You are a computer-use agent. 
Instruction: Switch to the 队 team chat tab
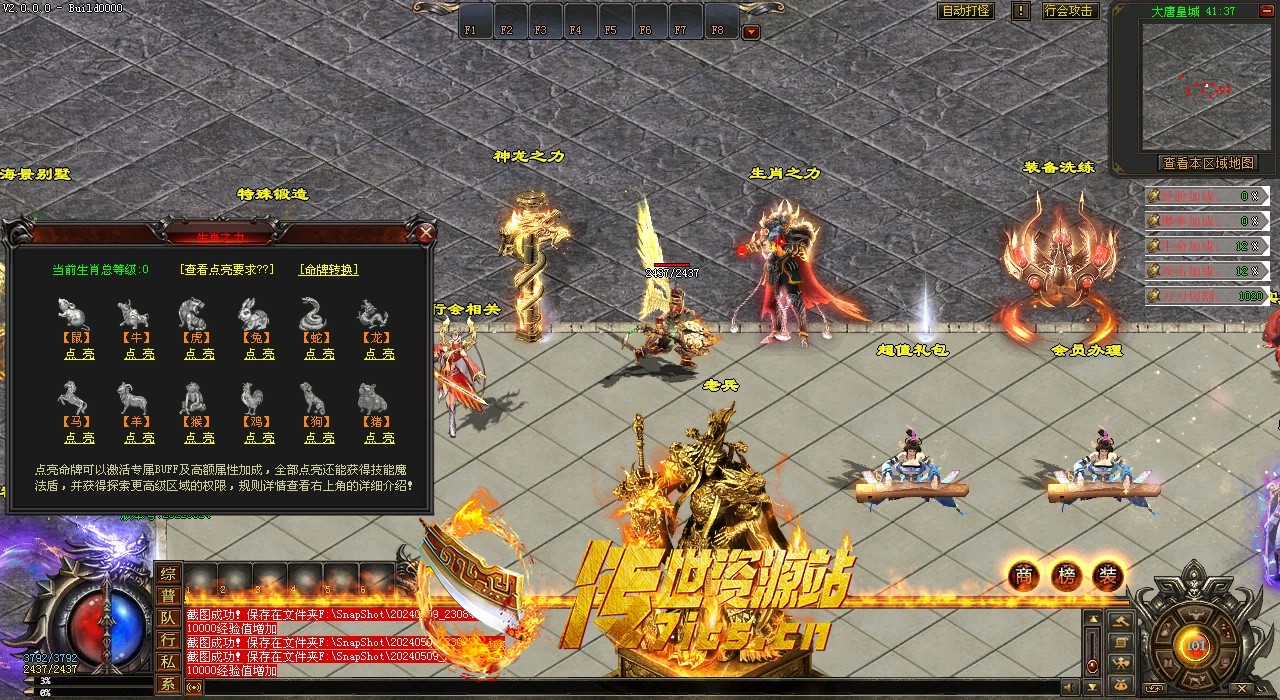(x=168, y=618)
